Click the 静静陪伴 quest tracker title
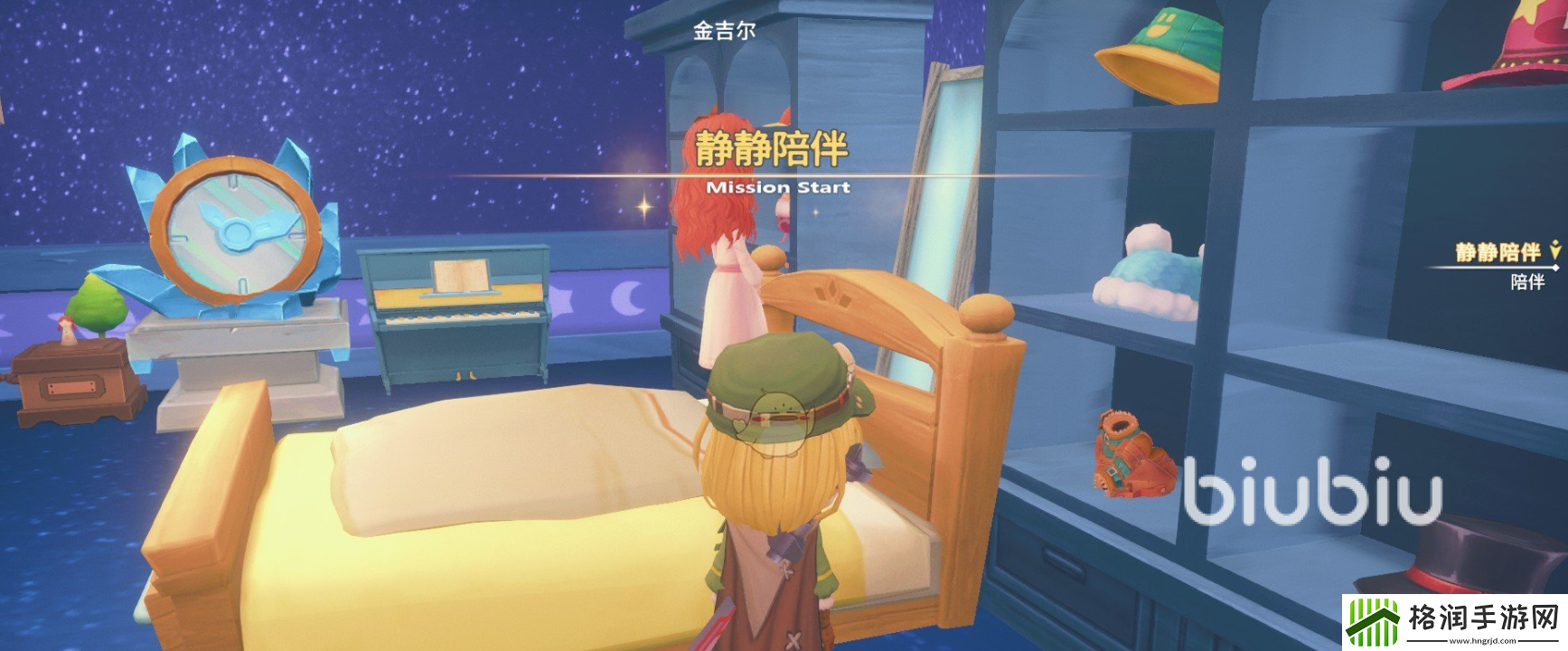 1497,251
